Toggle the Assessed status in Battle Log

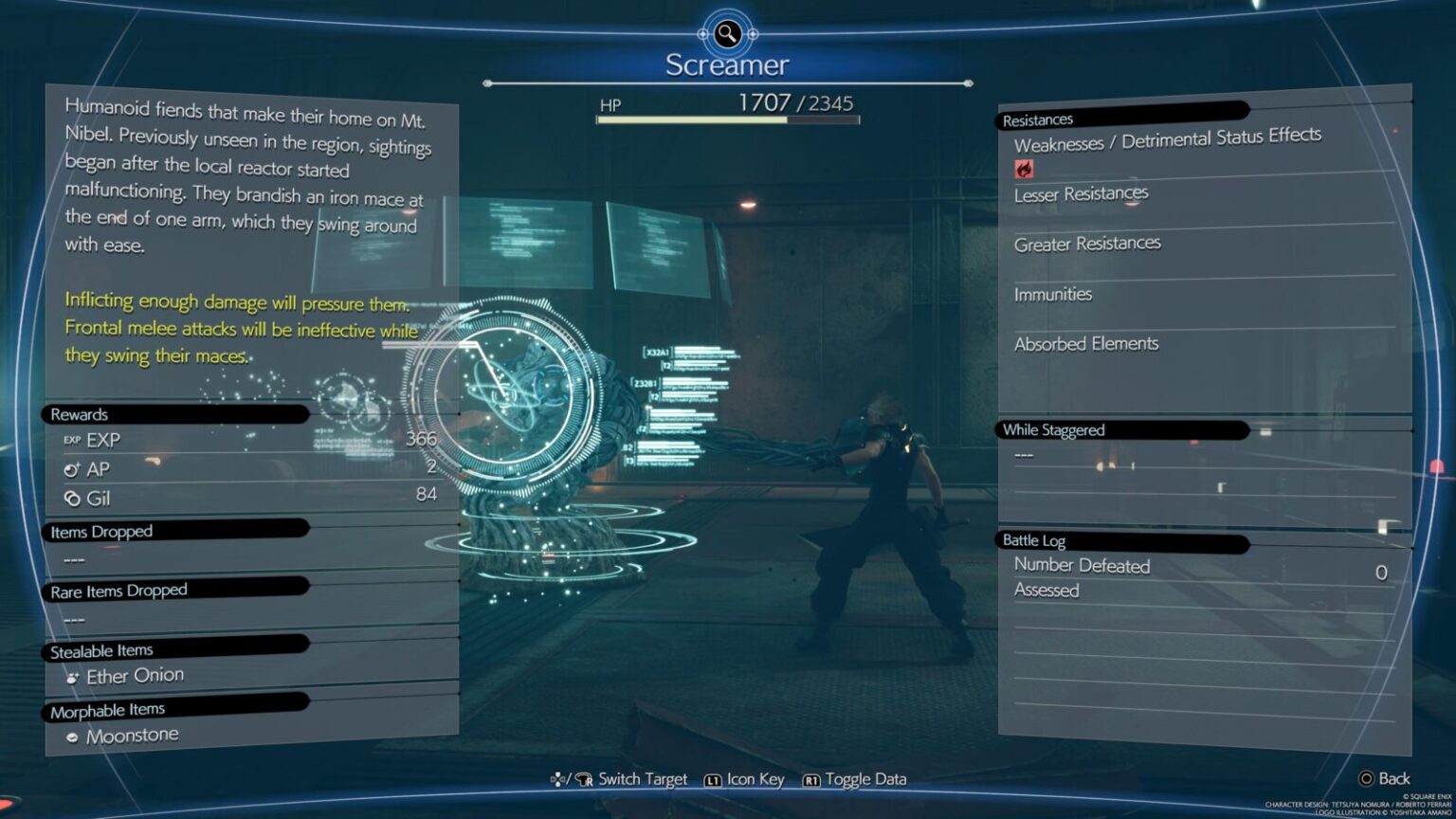click(x=1046, y=590)
